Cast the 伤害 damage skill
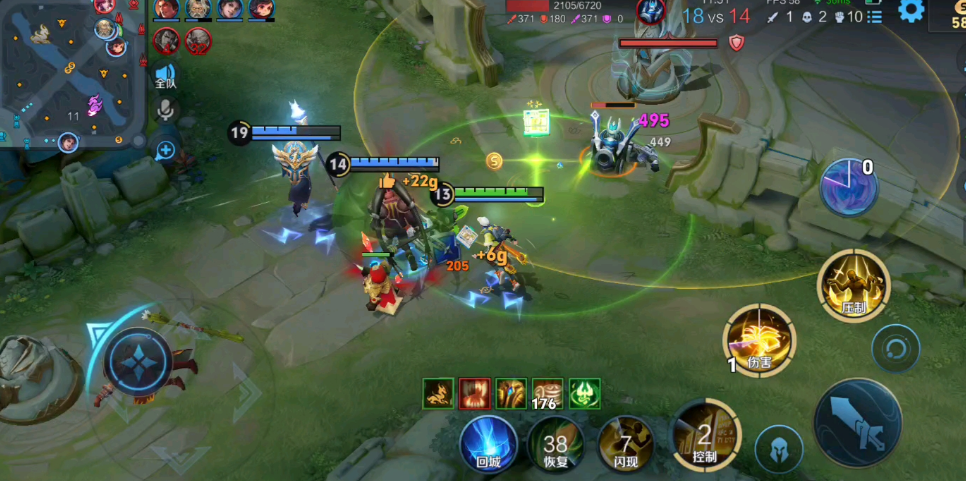Viewport: 966px width, 481px height. coord(759,340)
